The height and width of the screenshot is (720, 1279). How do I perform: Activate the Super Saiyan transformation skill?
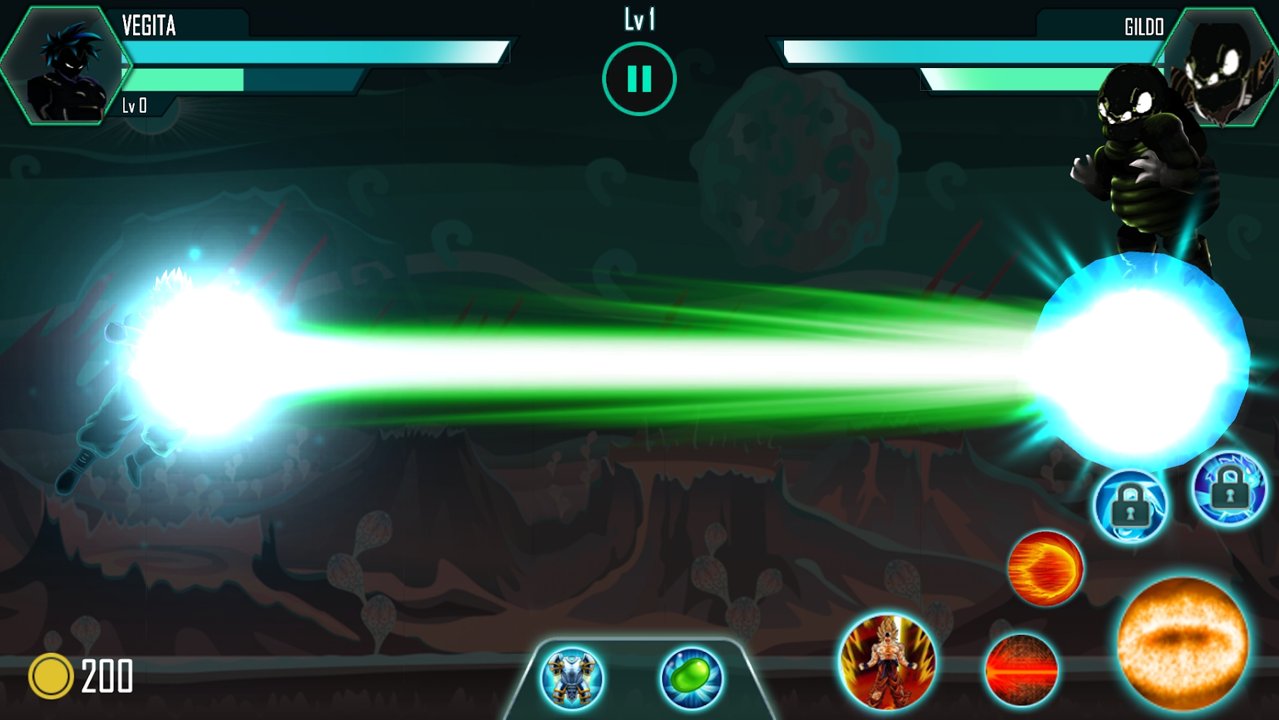887,662
